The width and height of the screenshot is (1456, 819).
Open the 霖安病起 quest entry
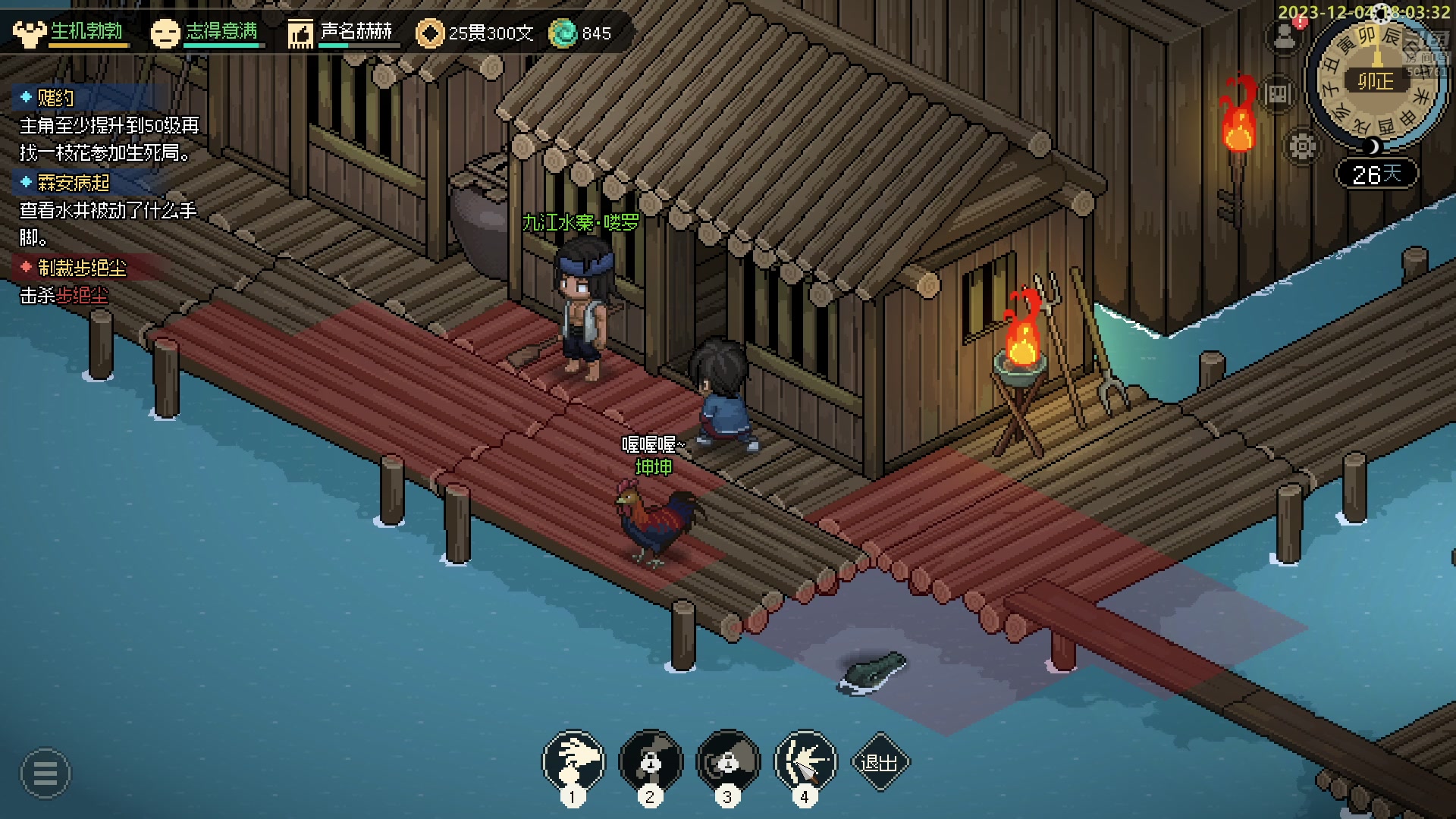74,183
